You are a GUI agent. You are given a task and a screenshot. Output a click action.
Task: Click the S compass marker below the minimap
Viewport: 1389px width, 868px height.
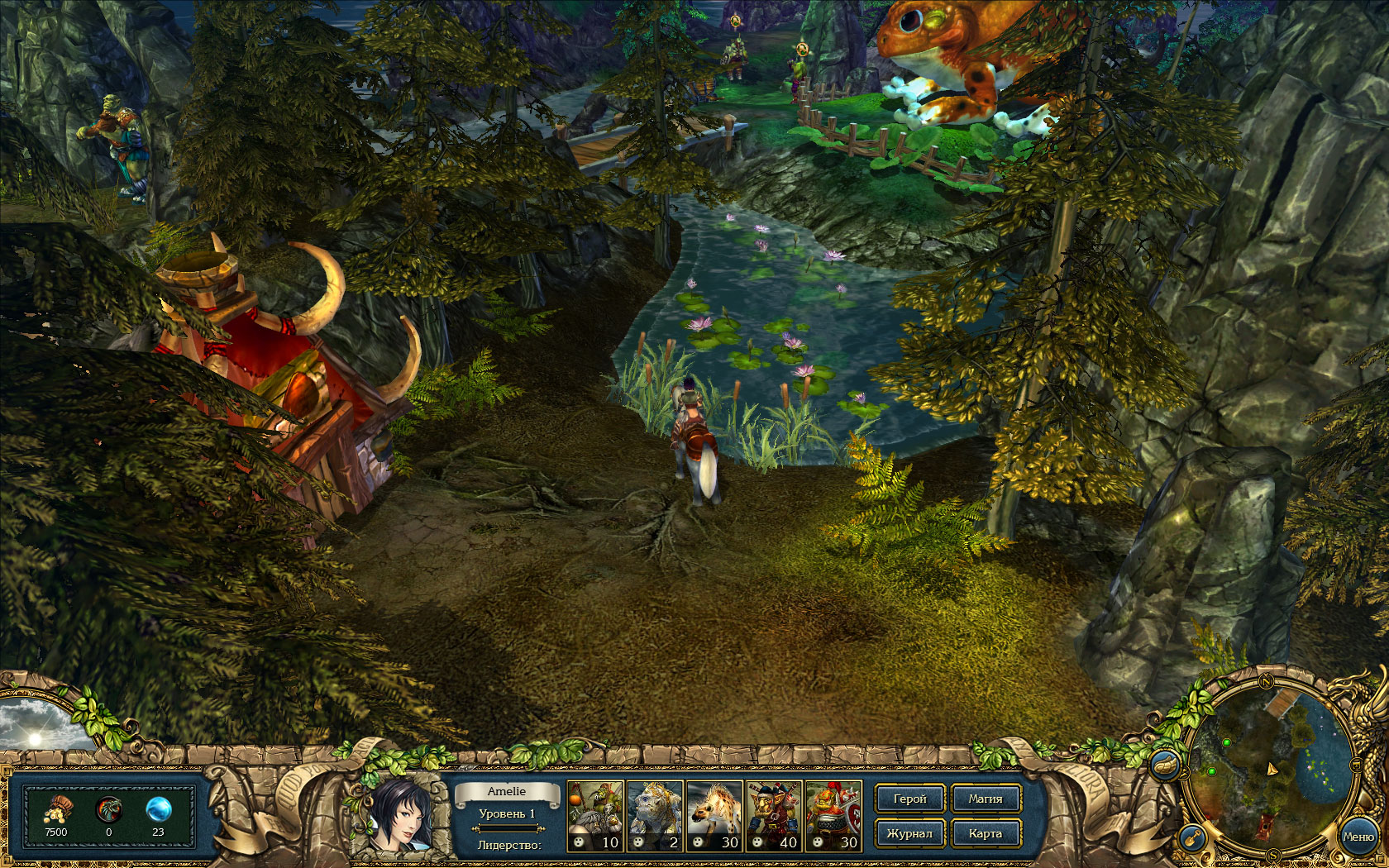(x=1272, y=854)
